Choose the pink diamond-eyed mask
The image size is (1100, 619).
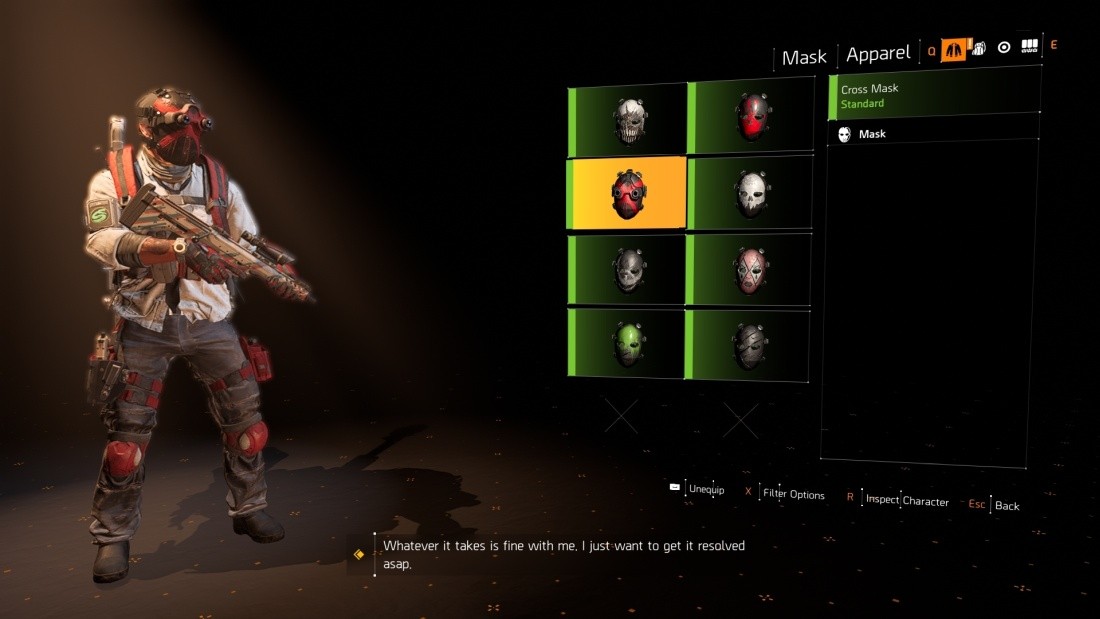(x=751, y=270)
